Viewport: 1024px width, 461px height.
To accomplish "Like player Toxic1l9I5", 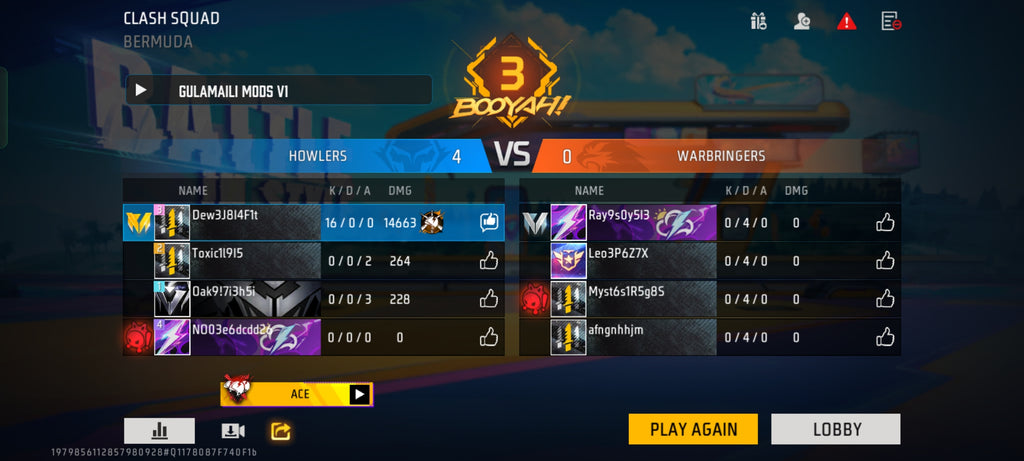I will 488,261.
